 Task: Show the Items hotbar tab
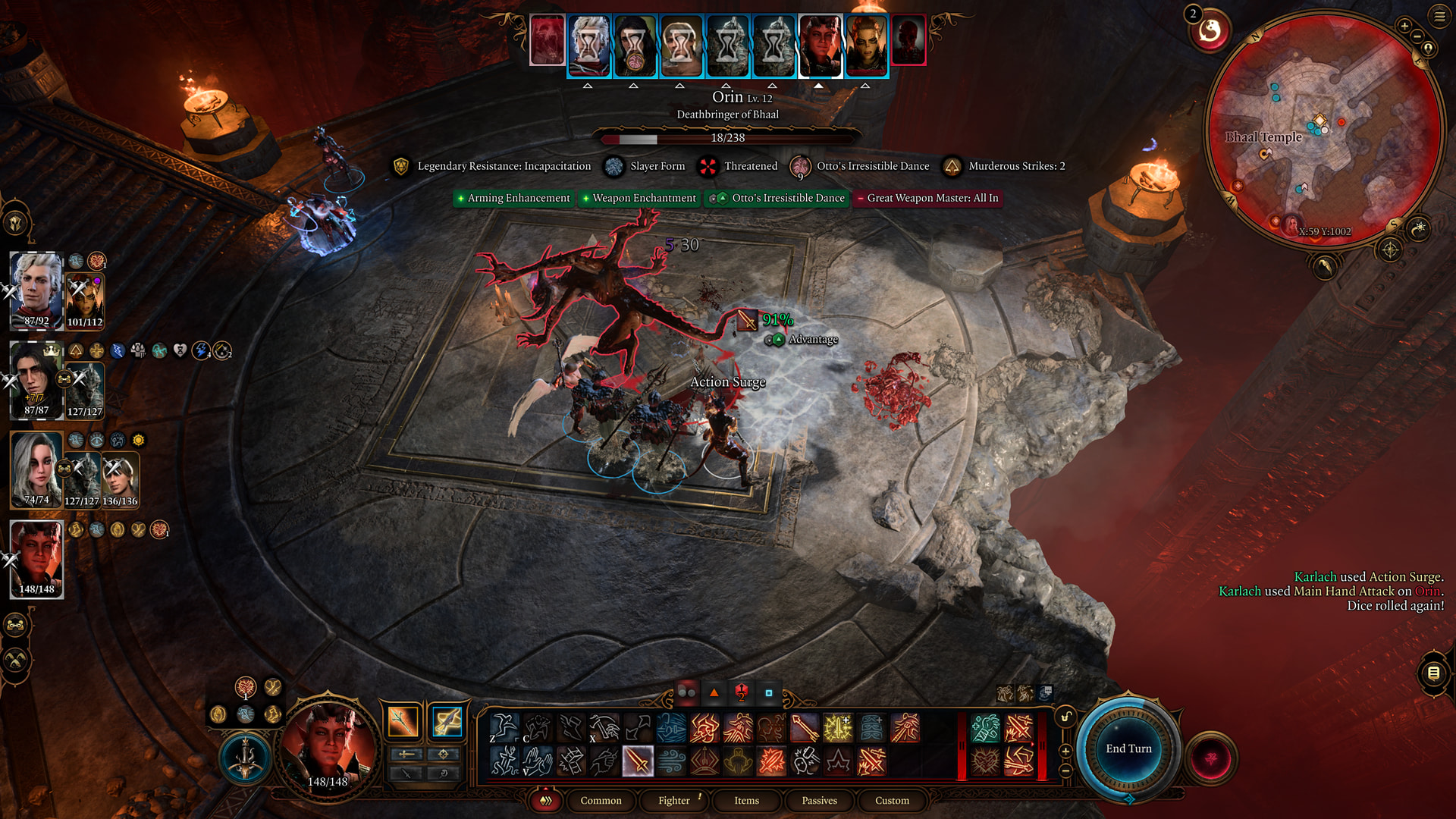746,800
